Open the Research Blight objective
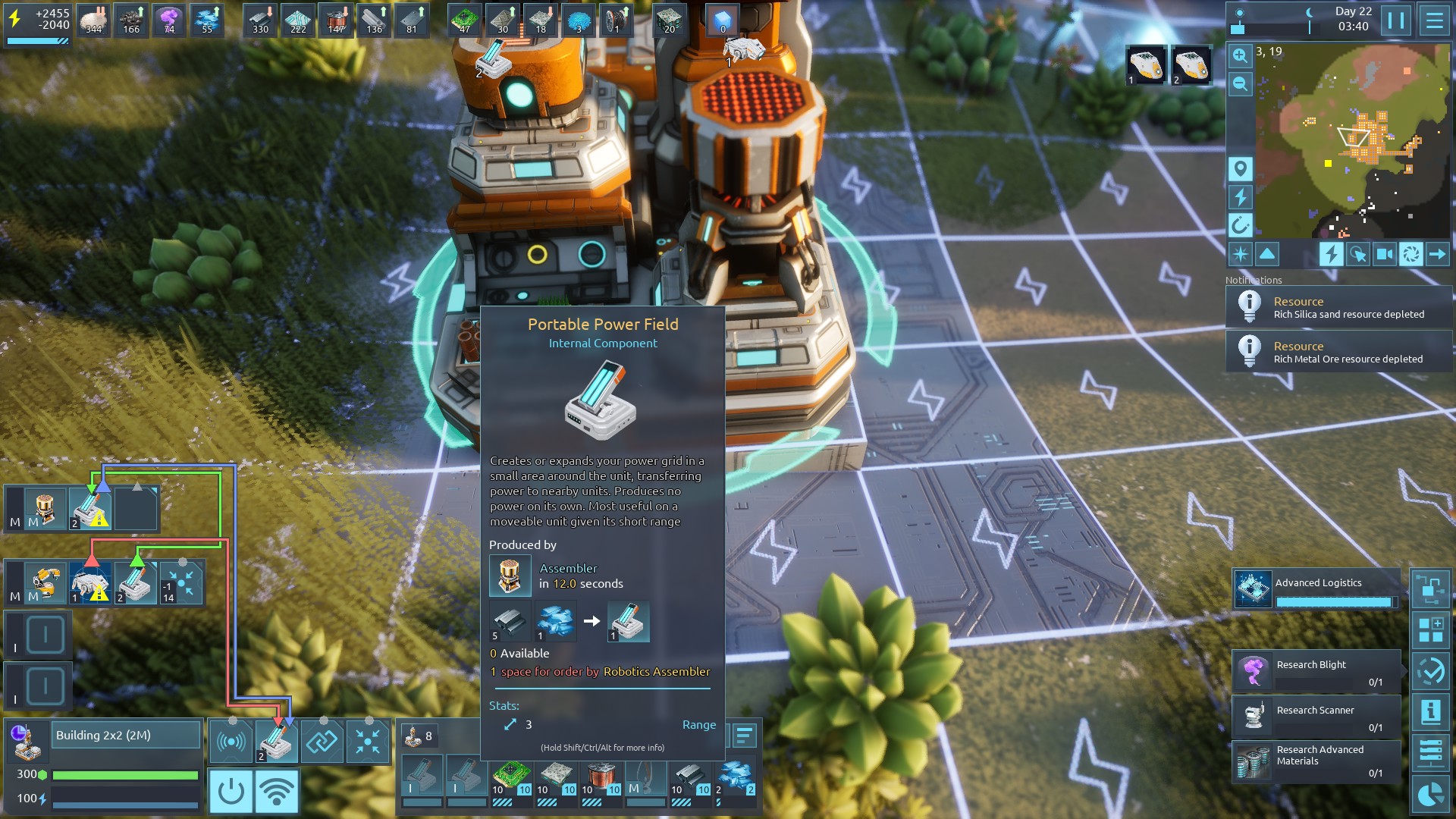The width and height of the screenshot is (1456, 819). 1316,672
